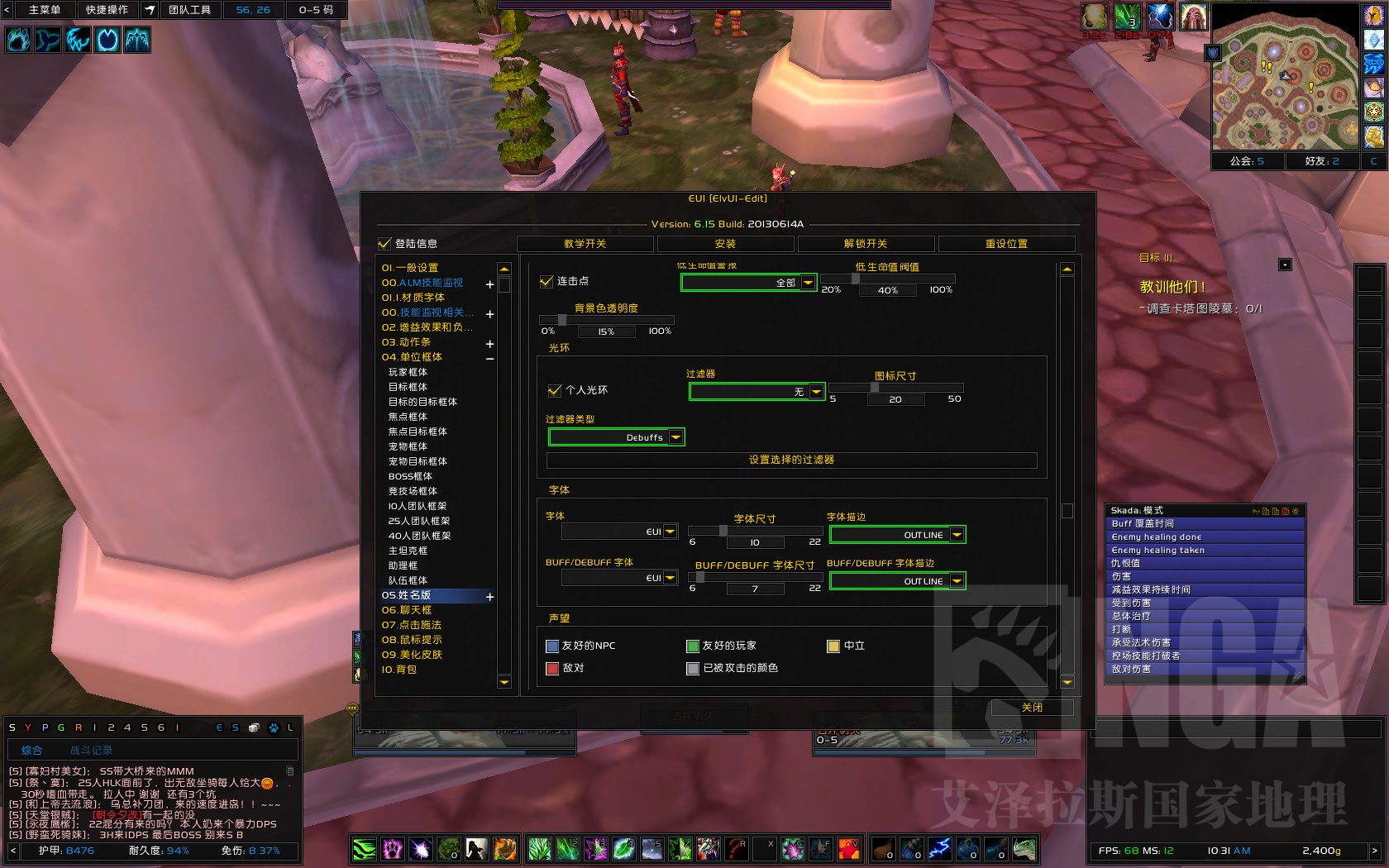Click the red 敌对 color swatch
This screenshot has width=1389, height=868.
coord(552,667)
